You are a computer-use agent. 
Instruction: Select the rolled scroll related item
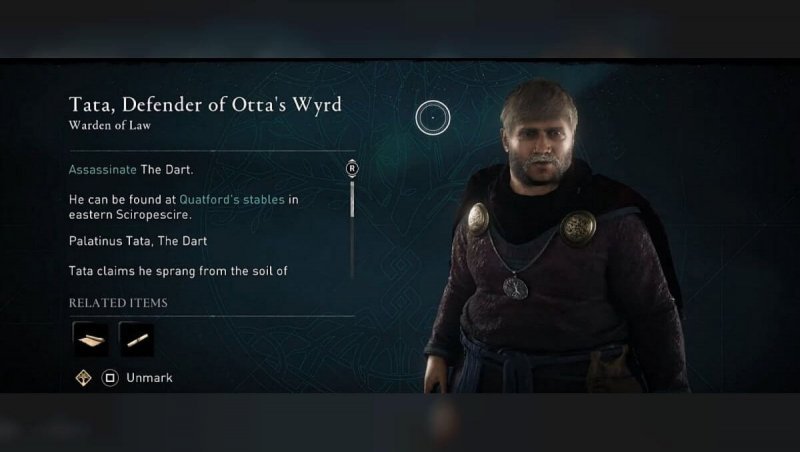(x=136, y=339)
